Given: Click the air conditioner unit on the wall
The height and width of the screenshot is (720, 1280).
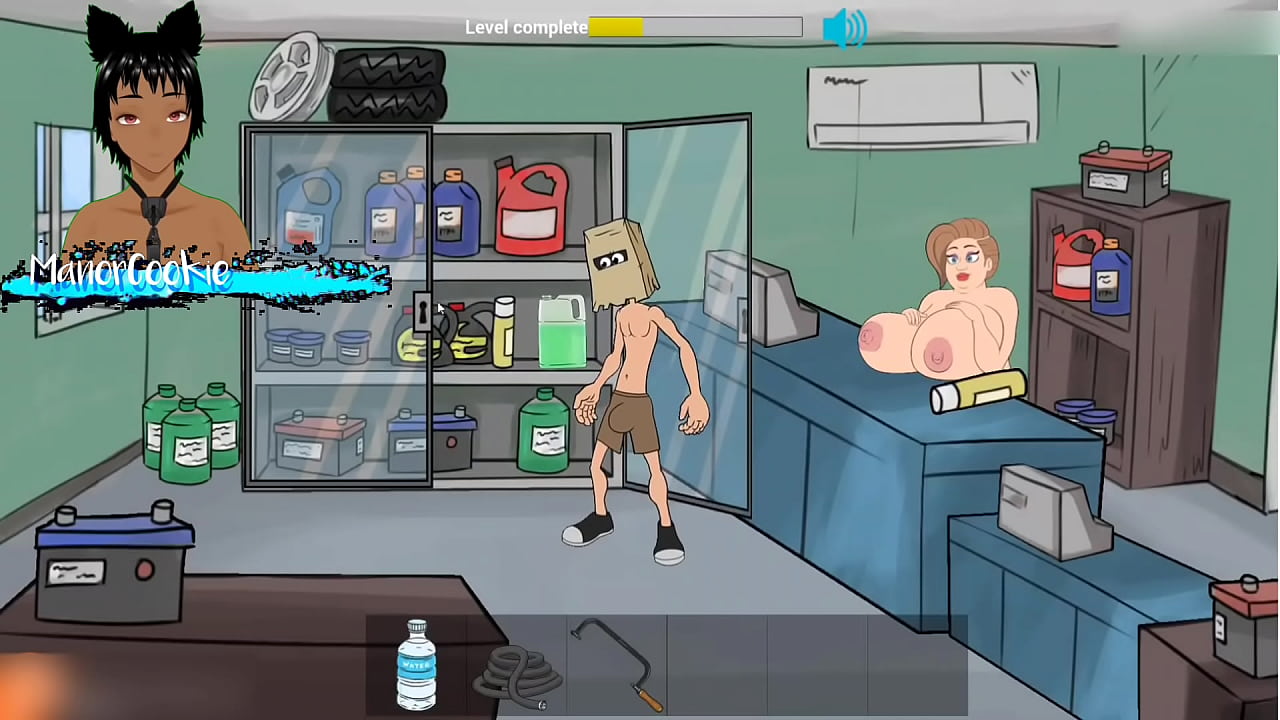Looking at the screenshot, I should tap(920, 105).
